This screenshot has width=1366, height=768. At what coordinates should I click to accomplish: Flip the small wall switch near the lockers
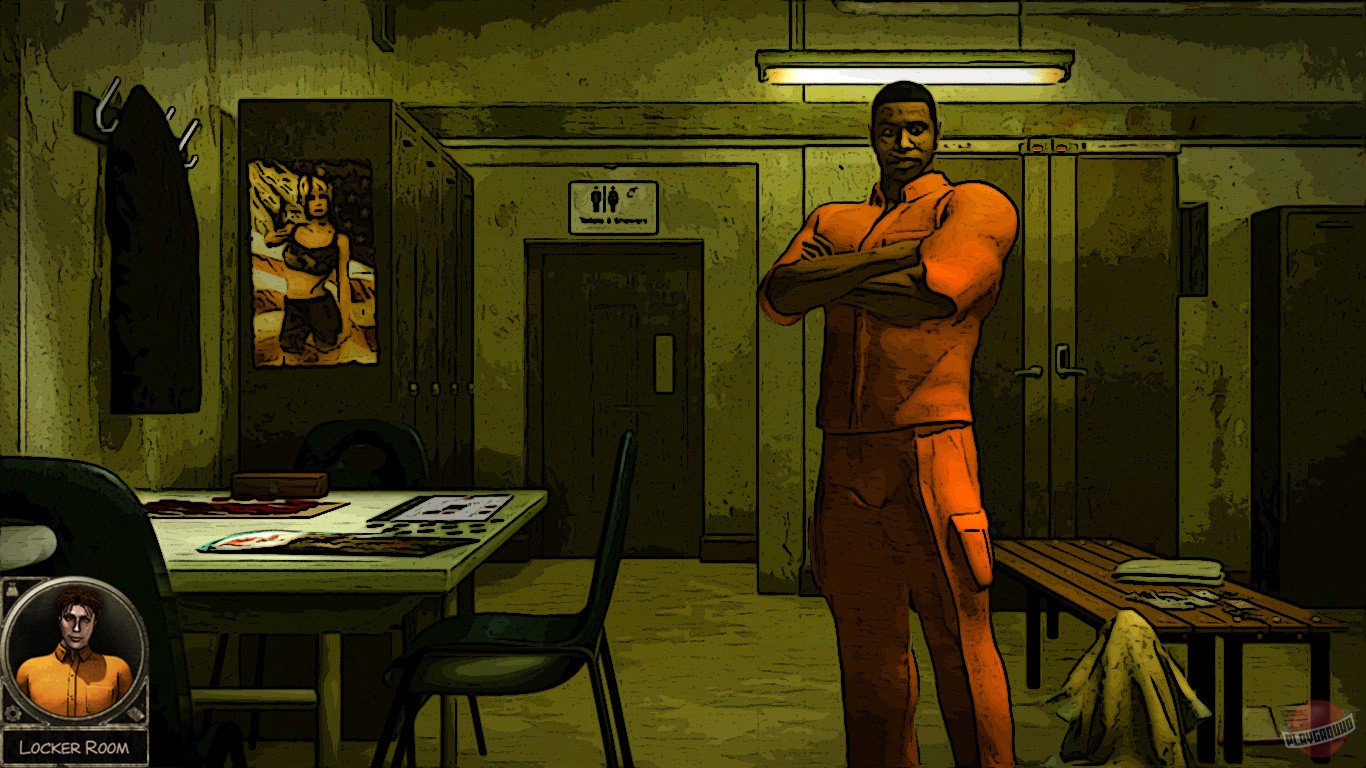click(x=1083, y=148)
